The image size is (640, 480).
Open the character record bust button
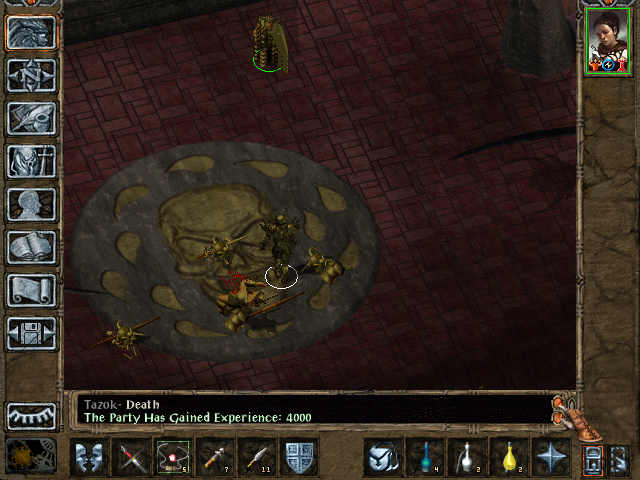(x=31, y=204)
